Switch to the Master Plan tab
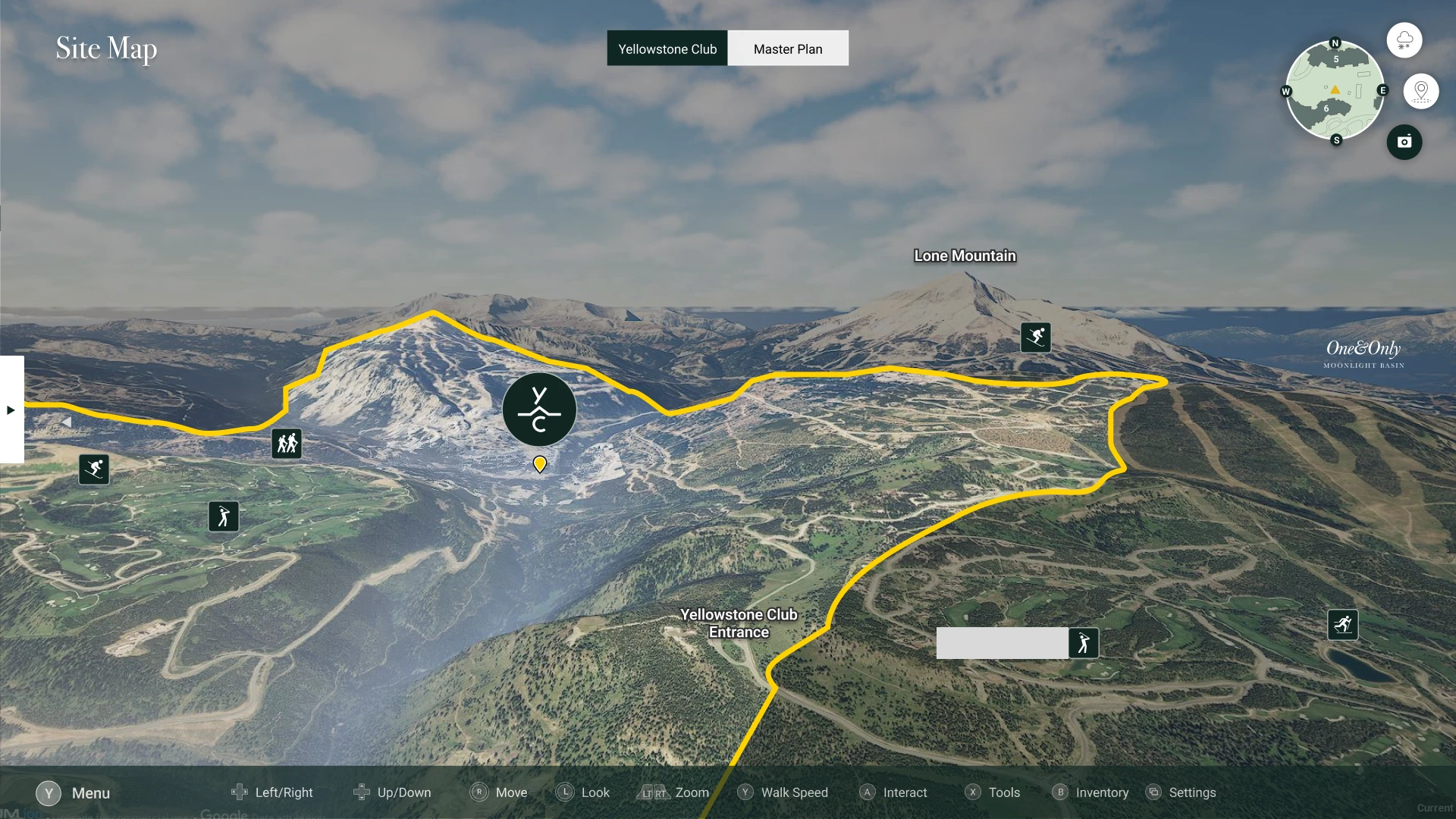 point(788,49)
